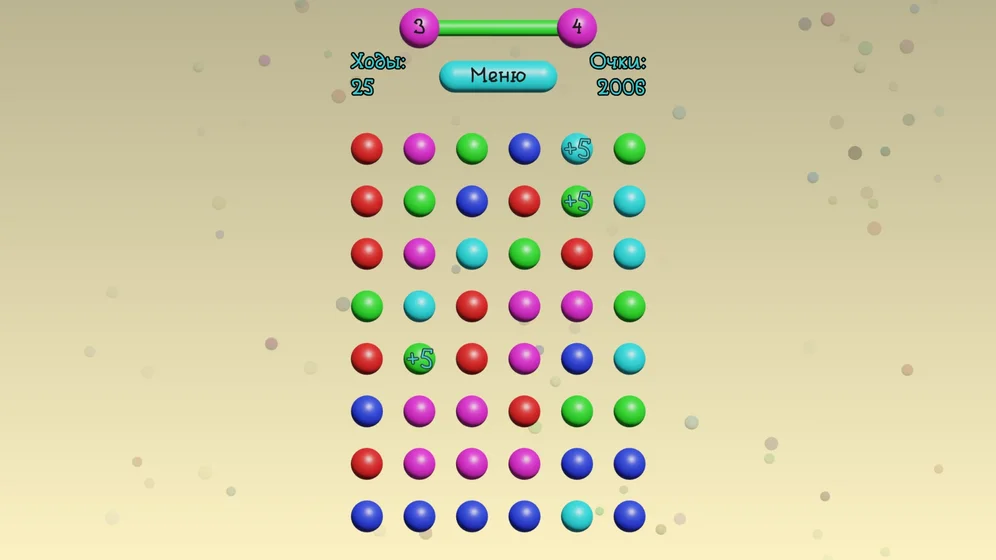Select the cyan +5 bonus ball
The width and height of the screenshot is (996, 560).
pos(577,149)
